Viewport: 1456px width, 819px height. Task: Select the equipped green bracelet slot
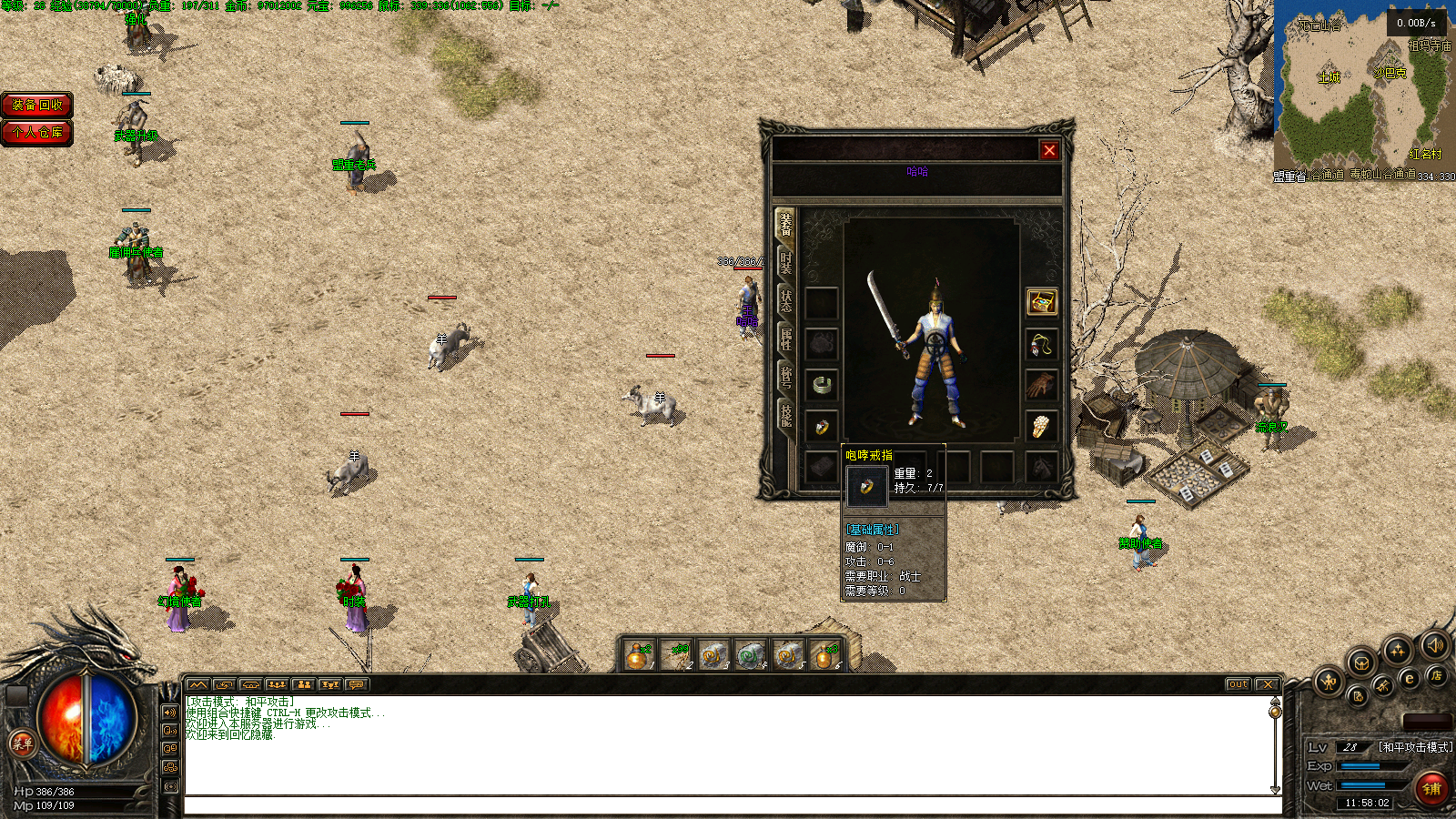tap(822, 384)
